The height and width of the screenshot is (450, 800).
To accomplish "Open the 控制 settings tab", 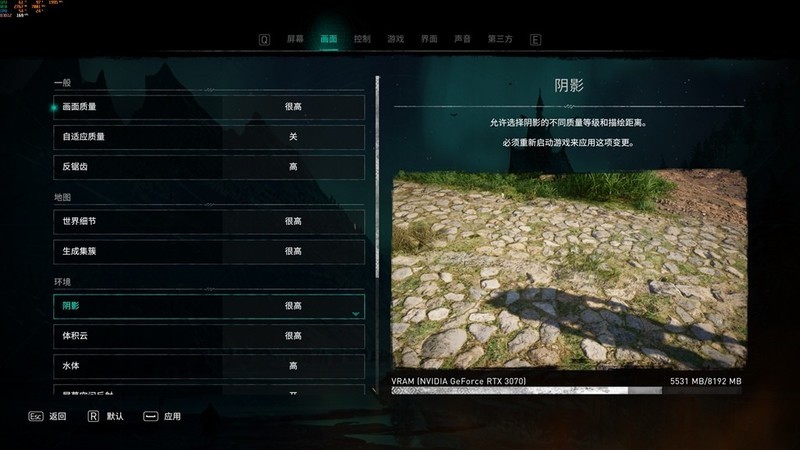I will click(362, 39).
